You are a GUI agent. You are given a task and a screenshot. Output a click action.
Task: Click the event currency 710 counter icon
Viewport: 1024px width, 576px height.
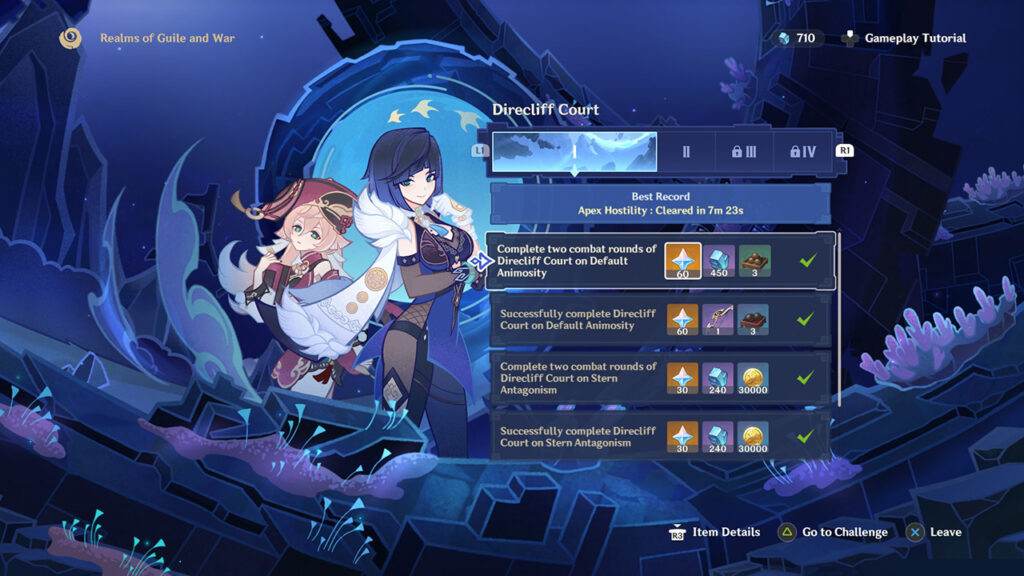(x=785, y=38)
